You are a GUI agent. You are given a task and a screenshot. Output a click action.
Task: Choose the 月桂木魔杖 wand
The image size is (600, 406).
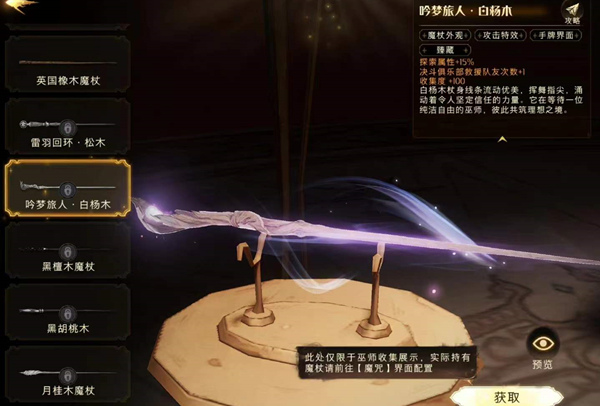point(68,376)
